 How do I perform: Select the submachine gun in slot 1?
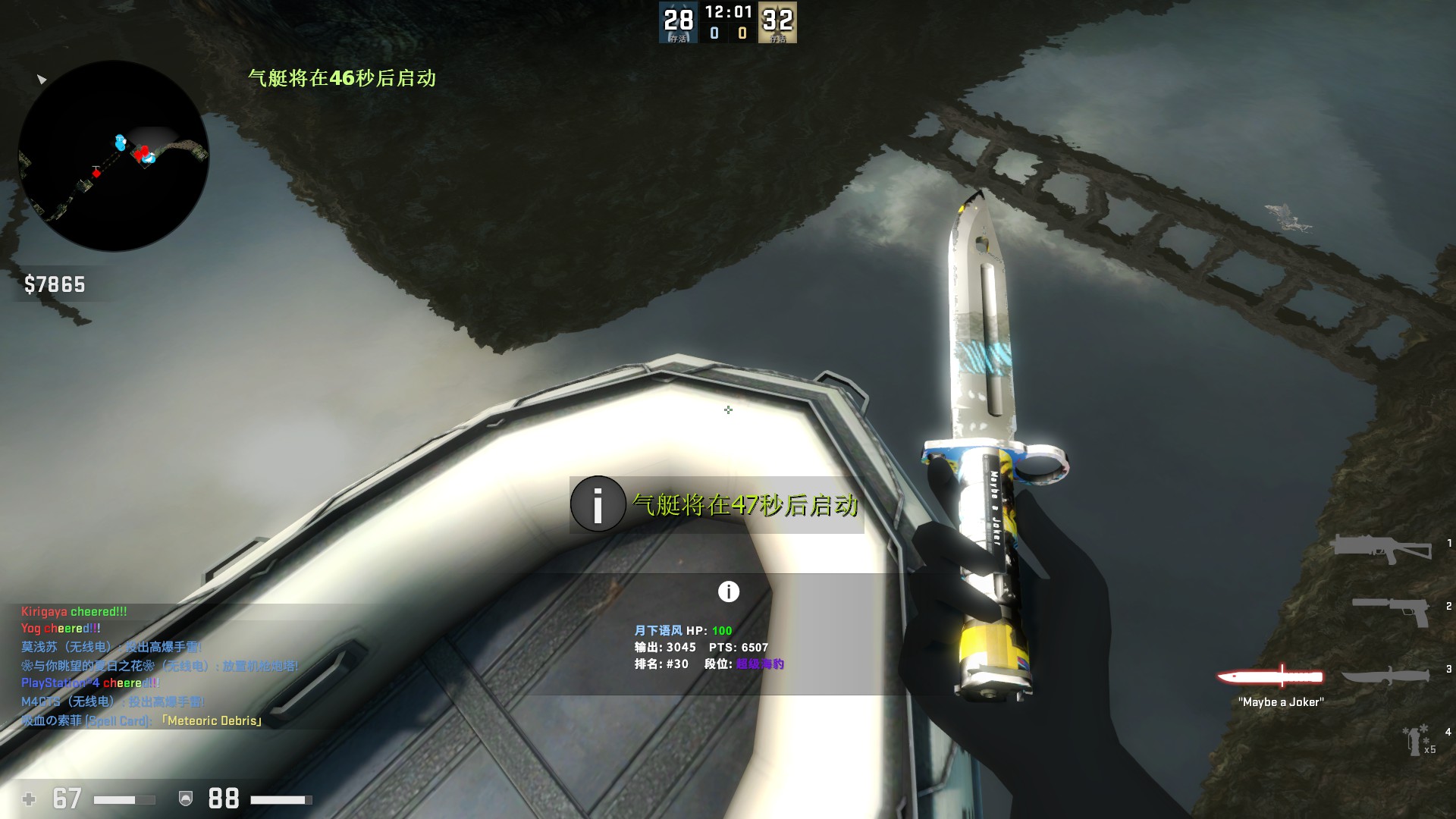1380,548
